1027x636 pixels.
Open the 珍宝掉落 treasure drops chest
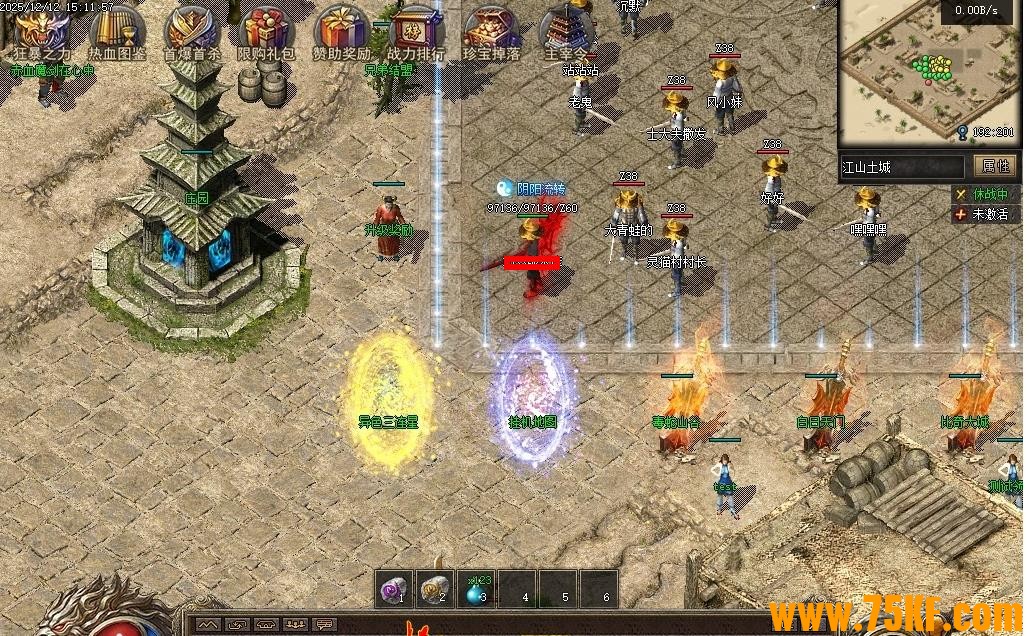point(492,30)
